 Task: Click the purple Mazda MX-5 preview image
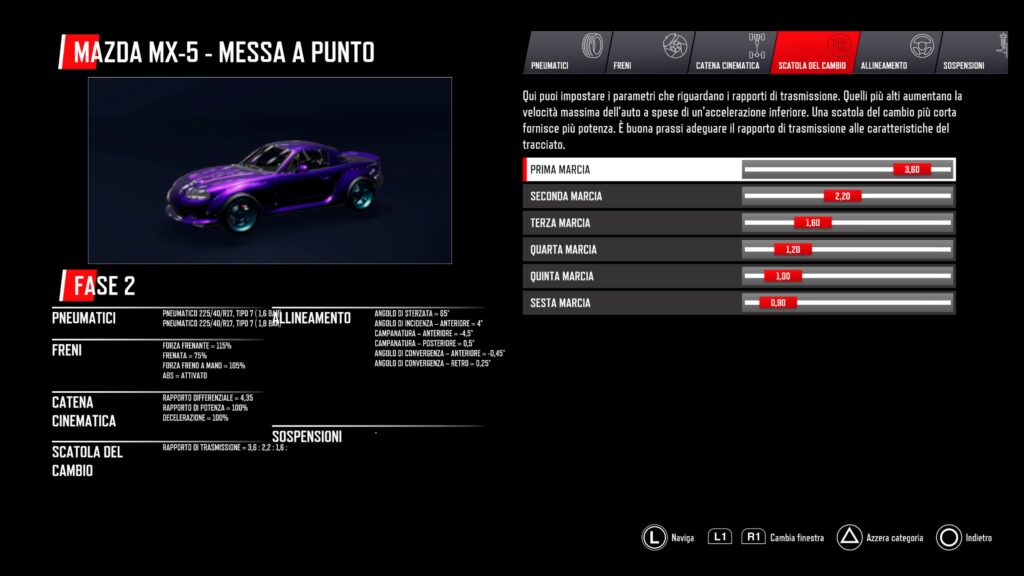click(x=270, y=170)
